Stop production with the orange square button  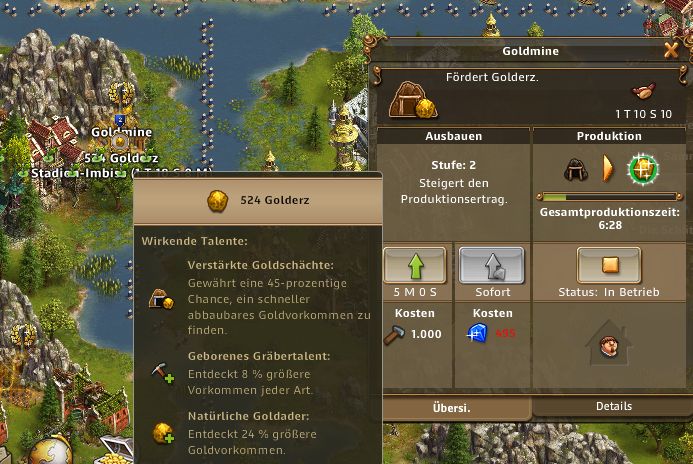[x=609, y=267]
